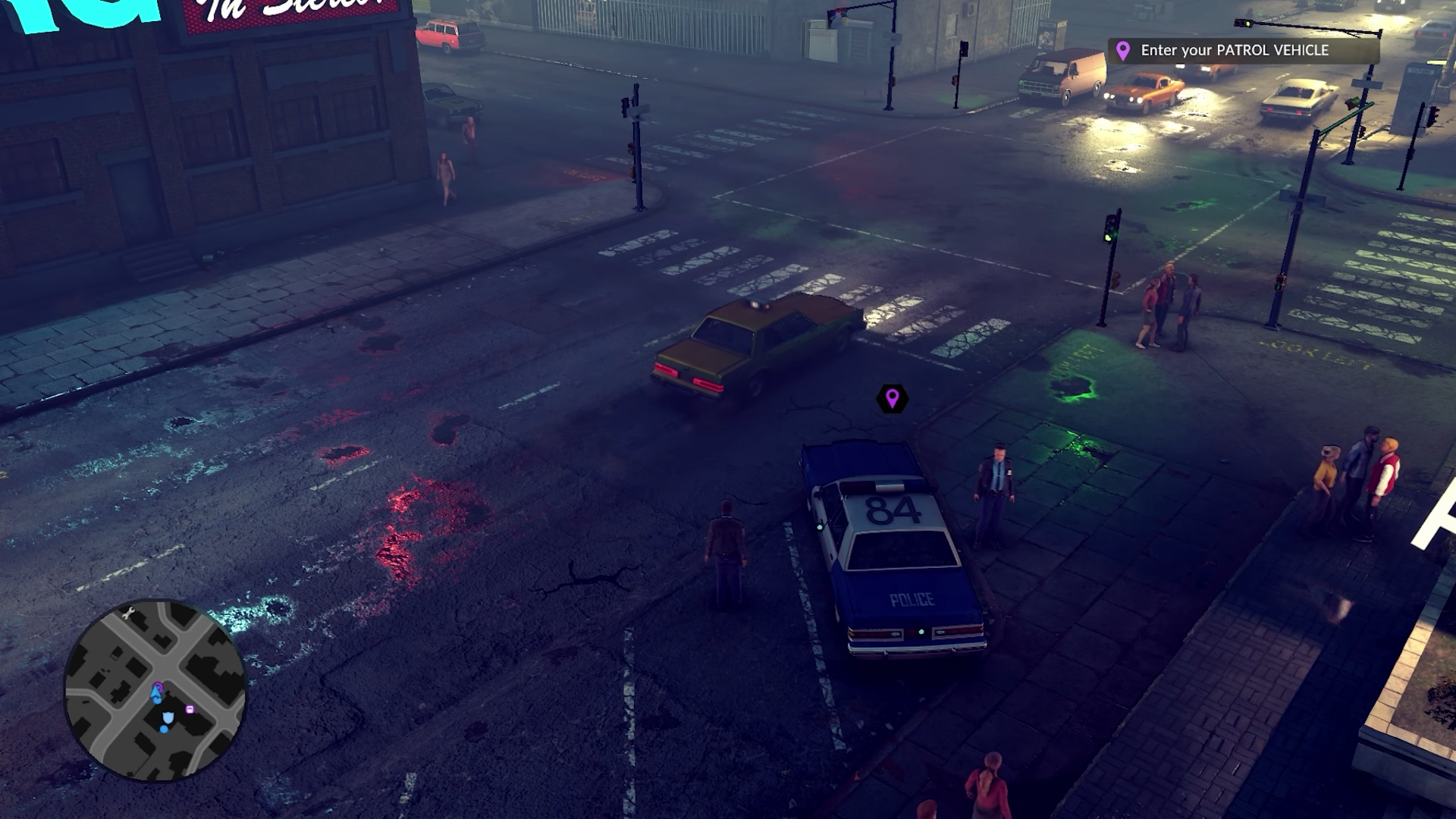Viewport: 1456px width, 819px height.
Task: Click the blue dot marker below the minimap shield
Action: 164,729
